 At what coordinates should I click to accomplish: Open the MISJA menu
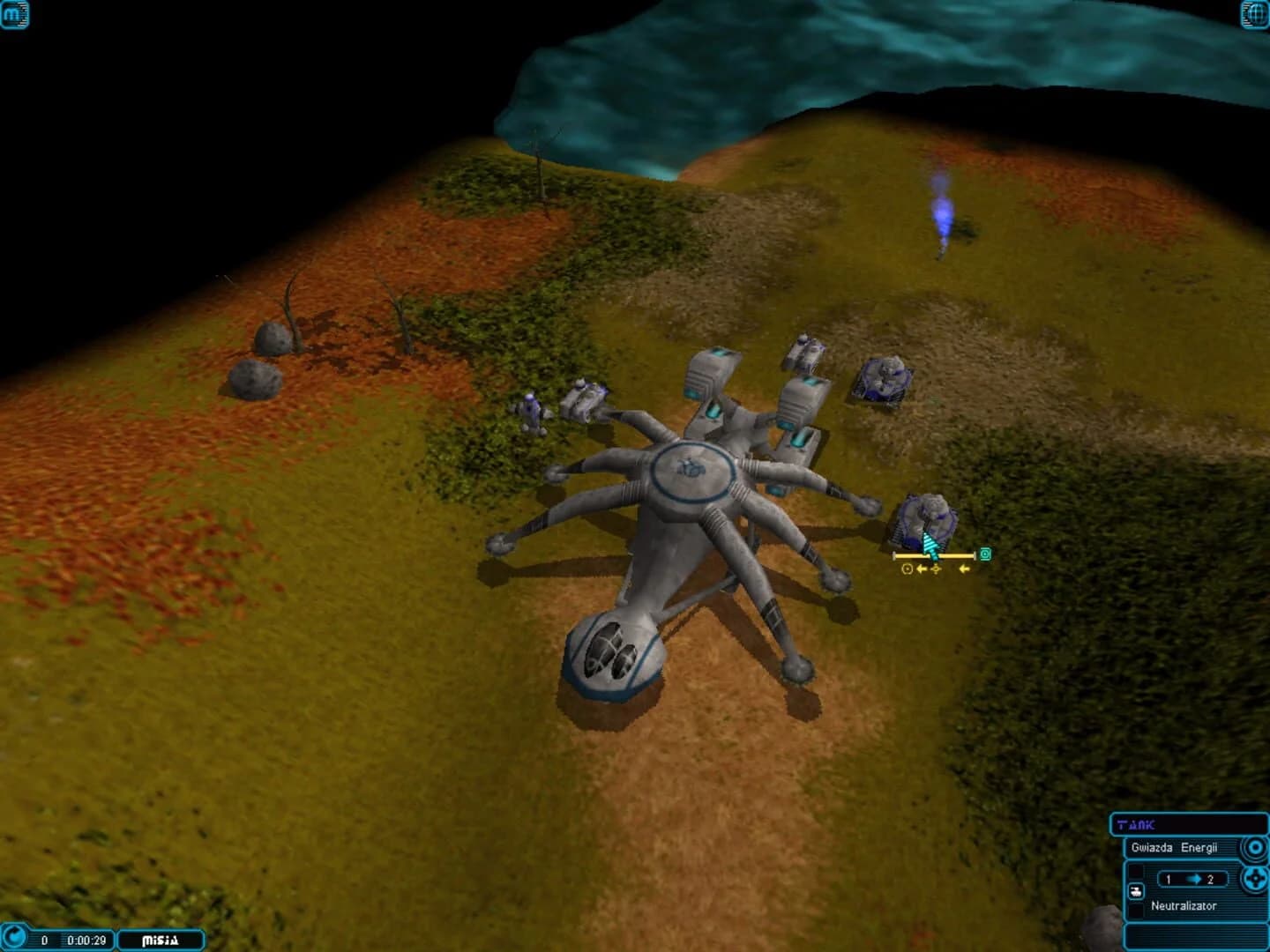coord(159,940)
